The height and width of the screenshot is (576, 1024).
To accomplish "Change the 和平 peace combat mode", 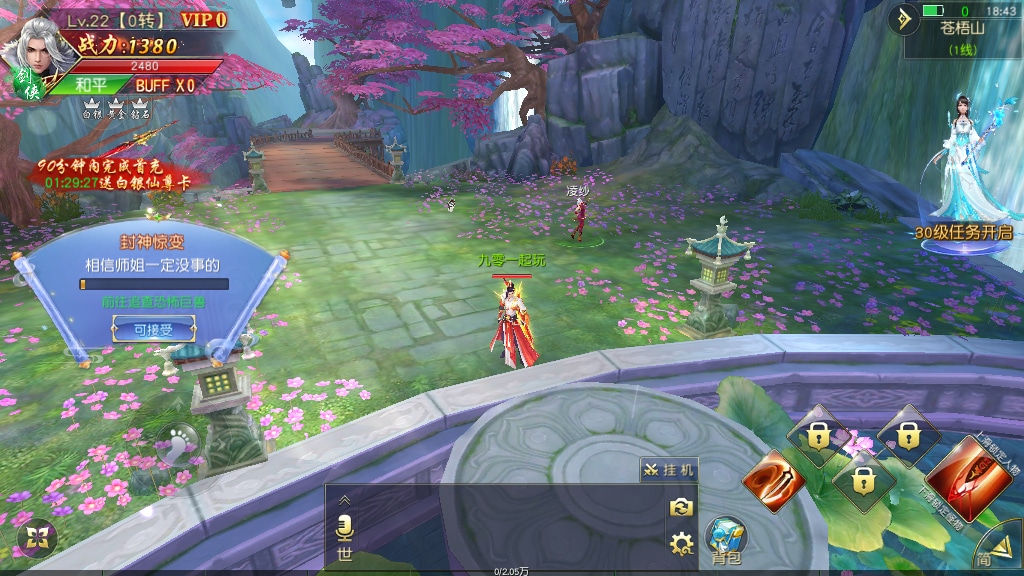I will pyautogui.click(x=92, y=85).
